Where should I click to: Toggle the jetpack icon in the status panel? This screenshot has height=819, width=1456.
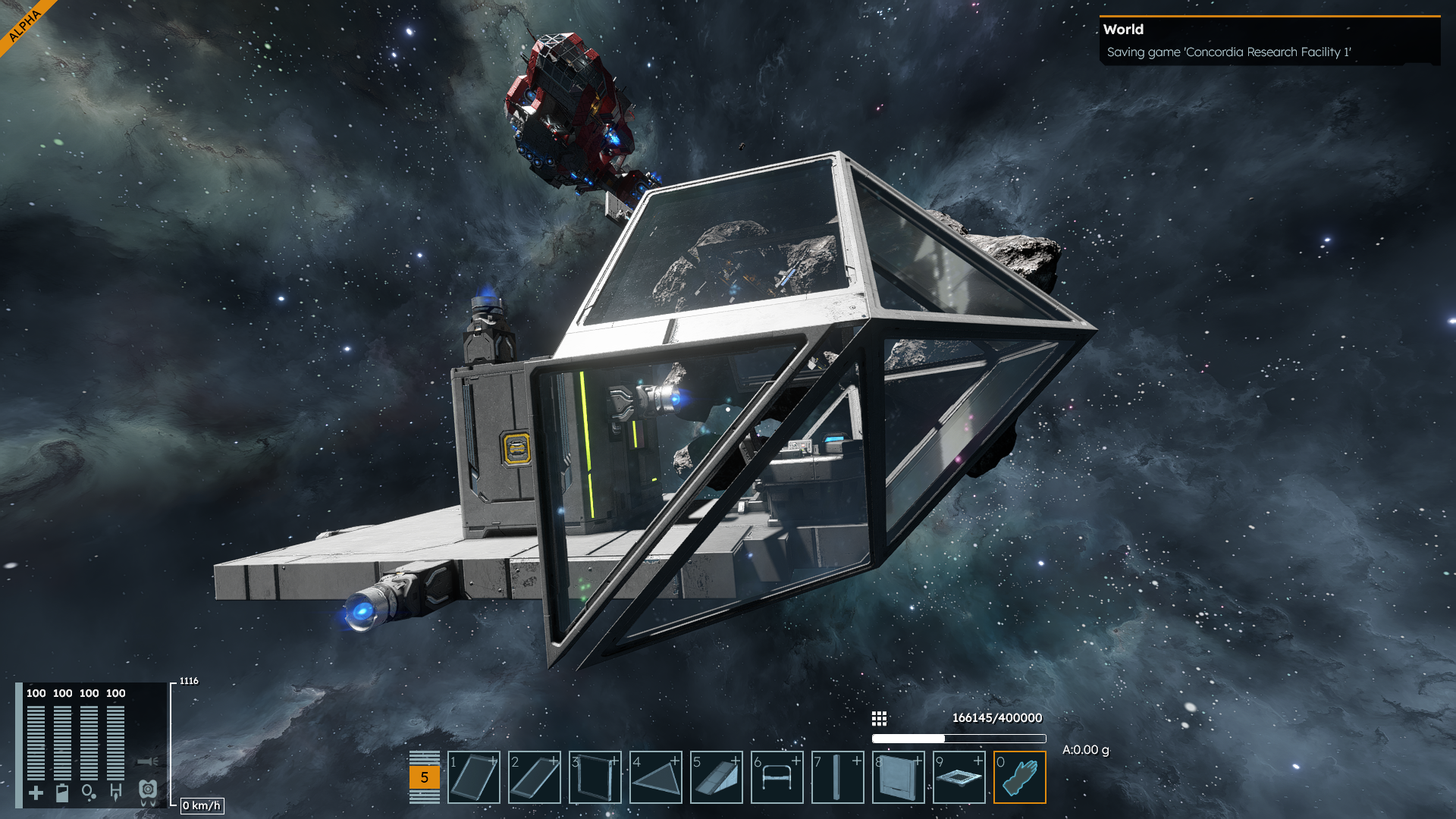[x=148, y=792]
